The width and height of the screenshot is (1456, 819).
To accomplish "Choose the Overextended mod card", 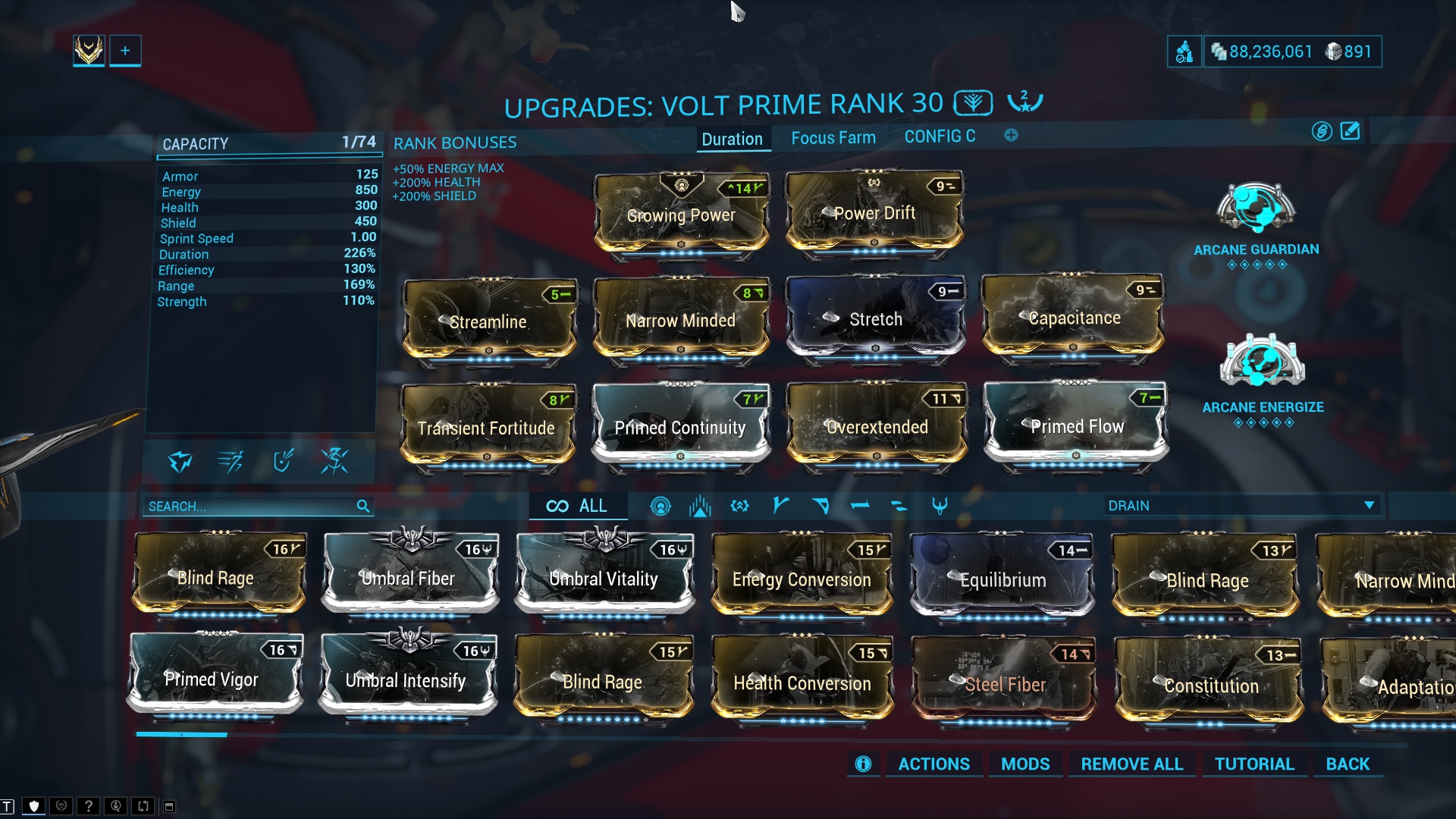I will coord(876,426).
